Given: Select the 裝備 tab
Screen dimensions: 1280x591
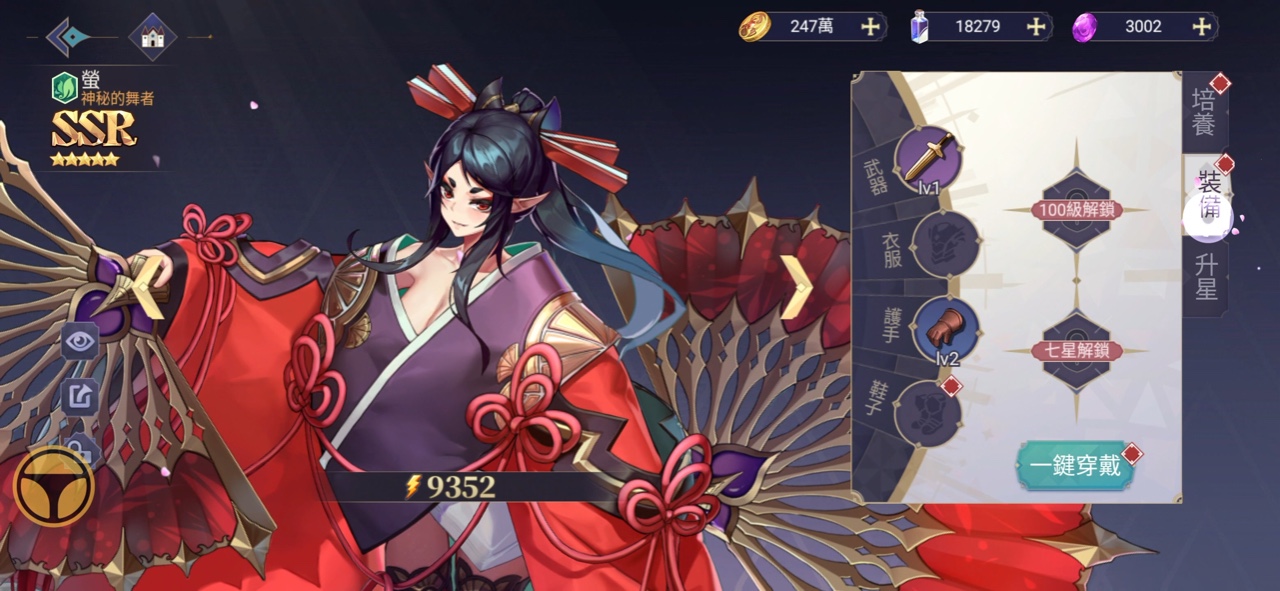Looking at the screenshot, I should 1208,197.
